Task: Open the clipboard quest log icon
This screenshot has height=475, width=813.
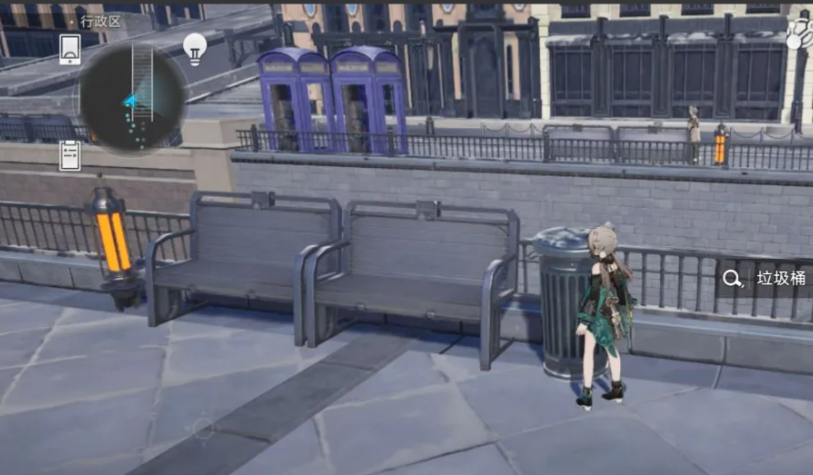Action: coord(70,155)
